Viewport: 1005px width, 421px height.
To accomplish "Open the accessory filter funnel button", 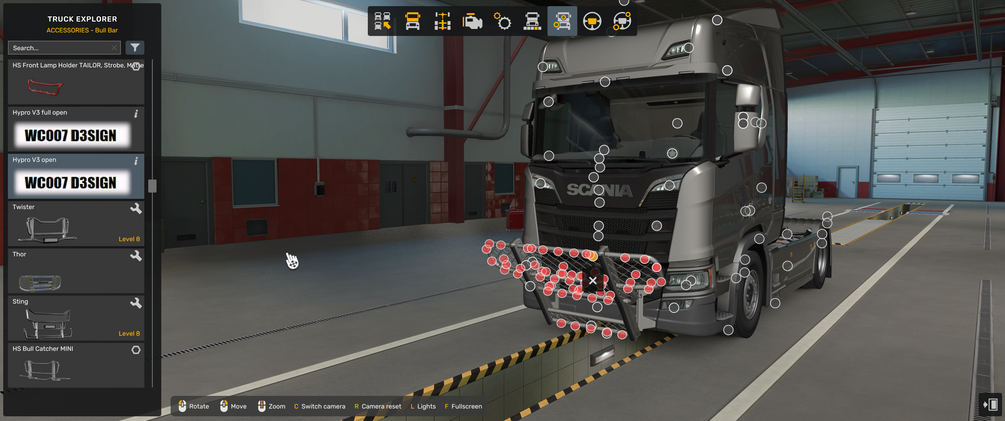I will (x=135, y=48).
